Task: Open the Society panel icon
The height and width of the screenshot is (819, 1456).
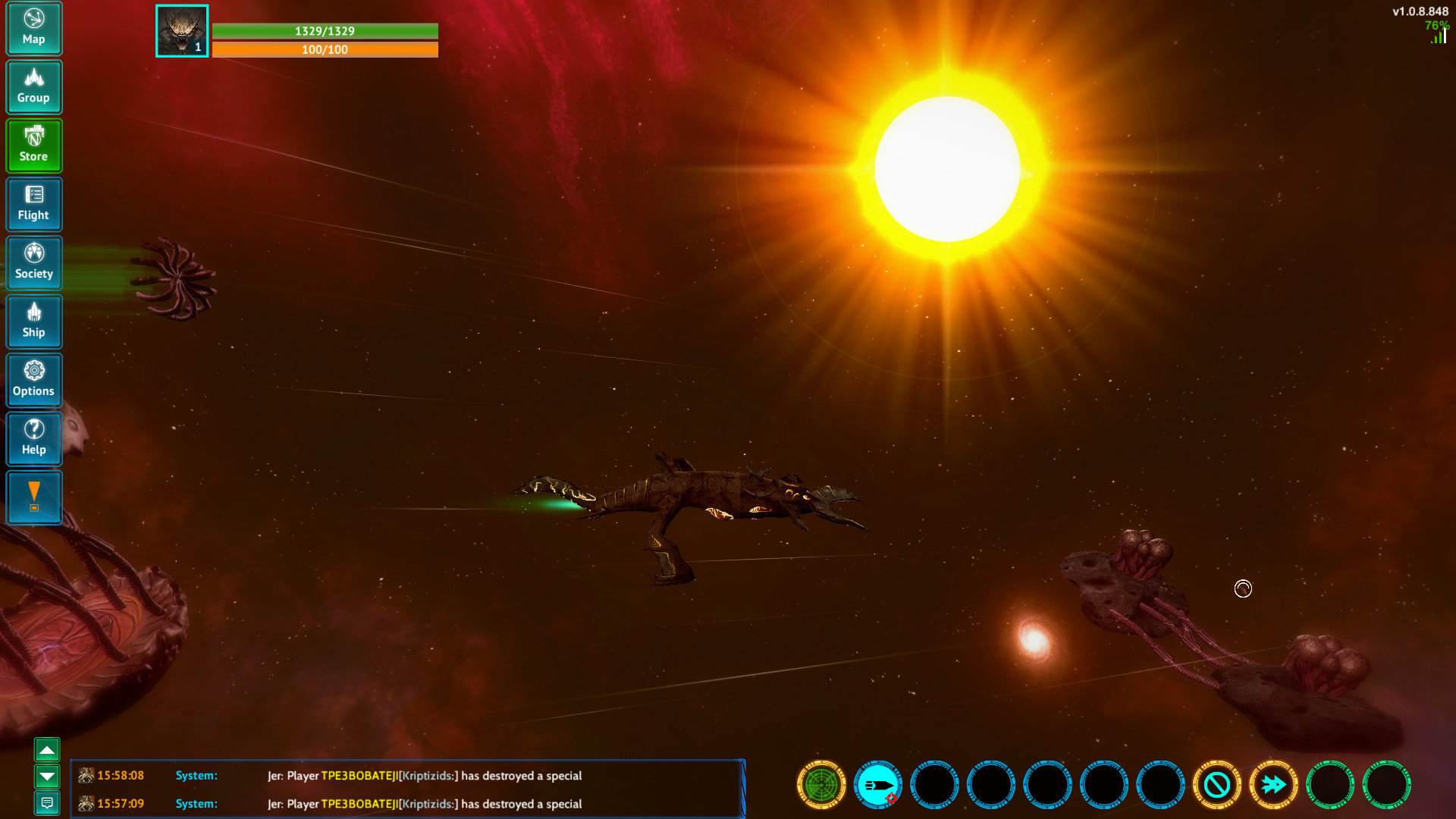Action: click(34, 262)
